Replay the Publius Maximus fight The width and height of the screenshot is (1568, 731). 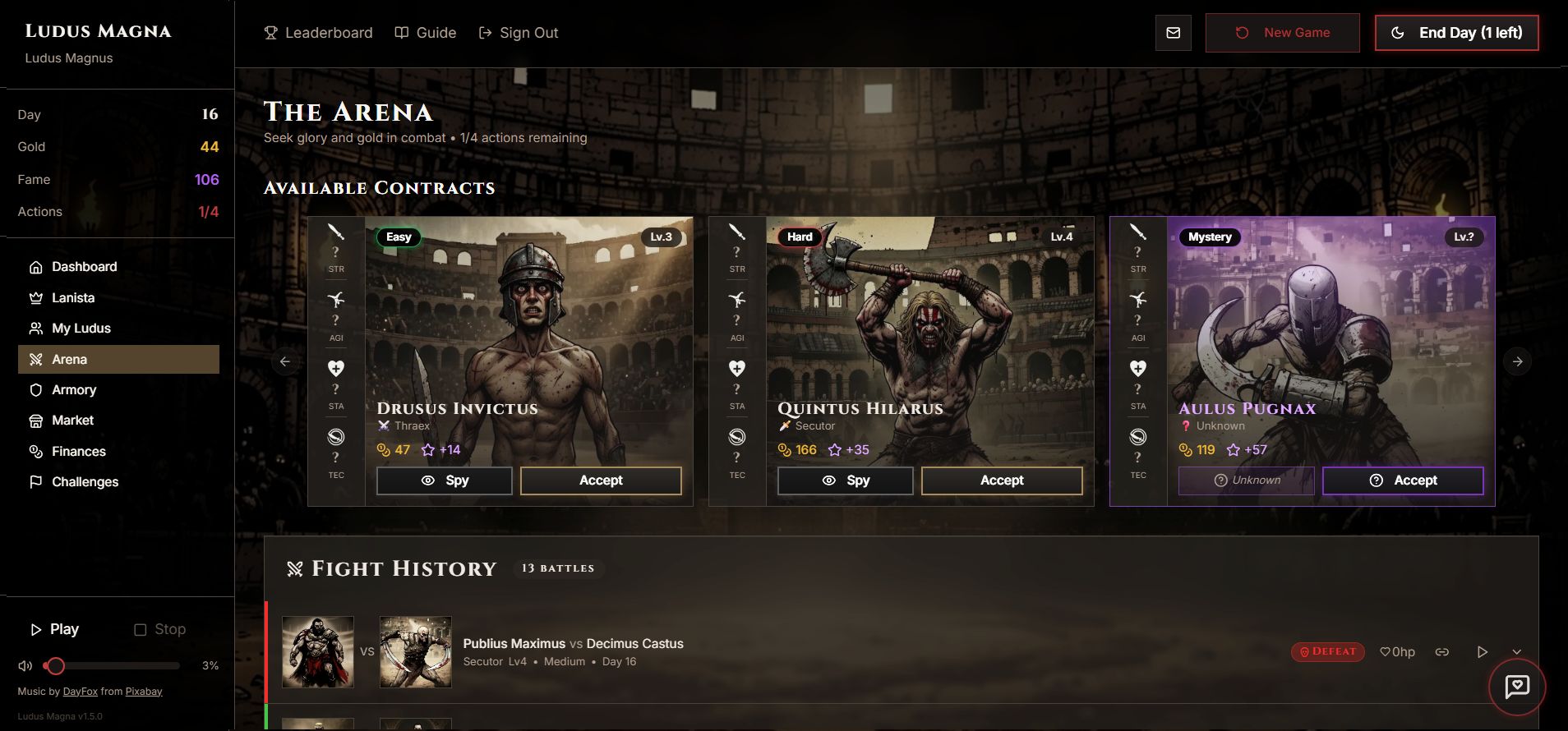1483,651
